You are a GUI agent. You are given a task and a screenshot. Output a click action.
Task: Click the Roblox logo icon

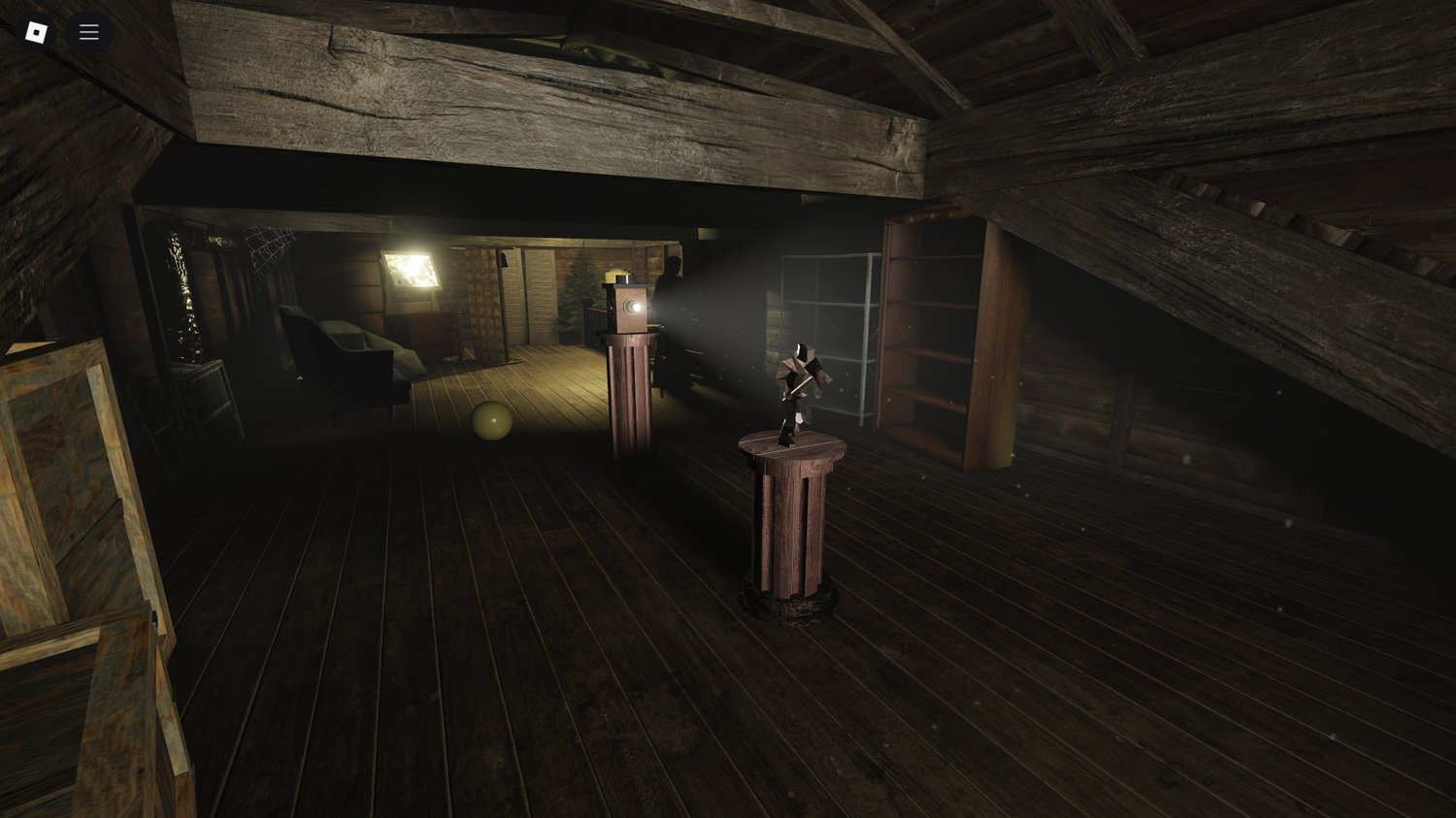(x=36, y=31)
